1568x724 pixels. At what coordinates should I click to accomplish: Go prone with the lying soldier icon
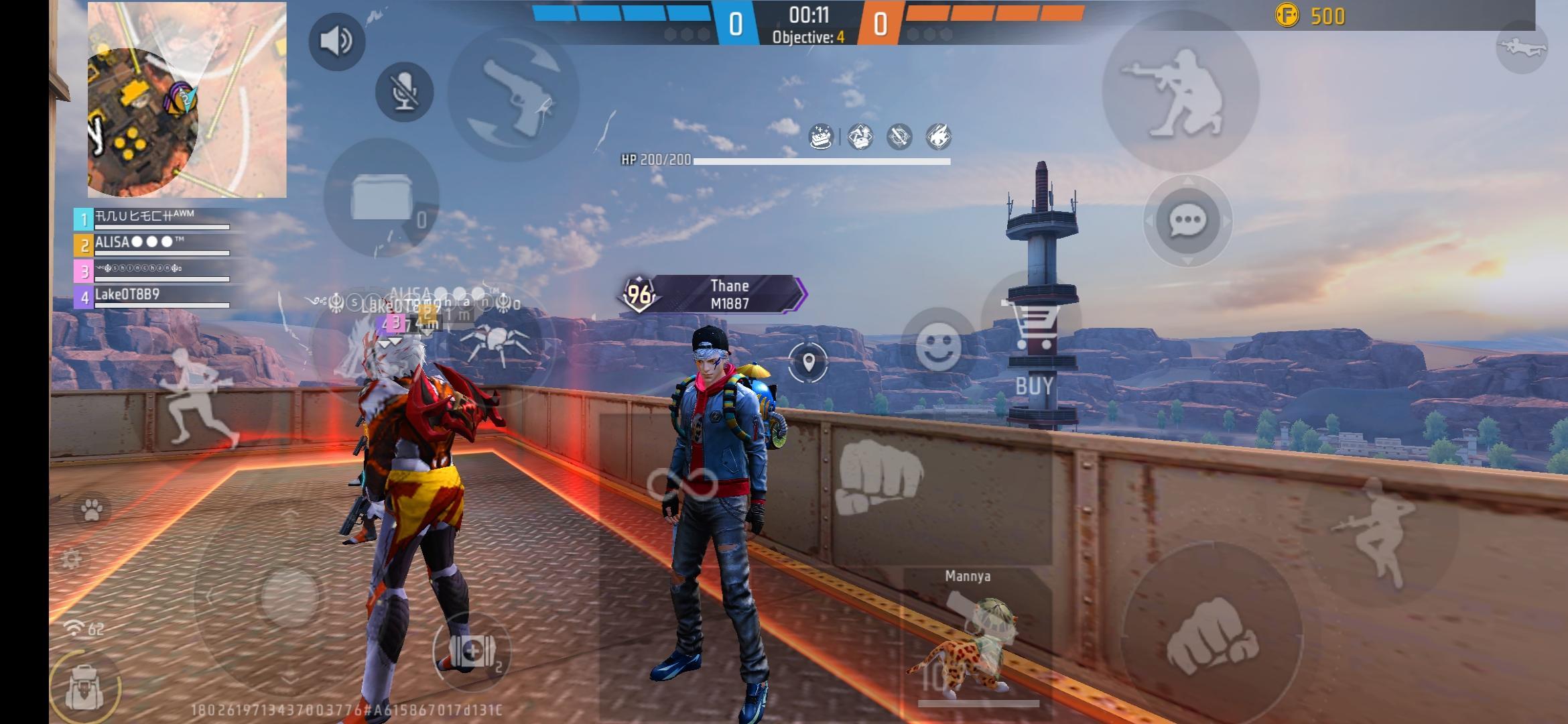[1521, 47]
